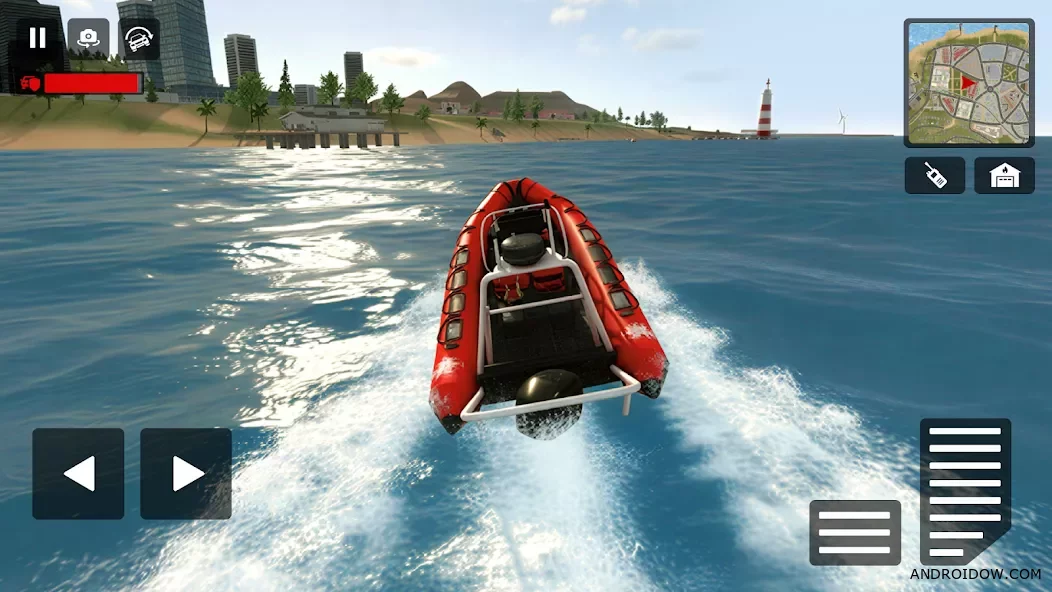Open the walkie-talkie radio button
1052x592 pixels.
pyautogui.click(x=934, y=176)
